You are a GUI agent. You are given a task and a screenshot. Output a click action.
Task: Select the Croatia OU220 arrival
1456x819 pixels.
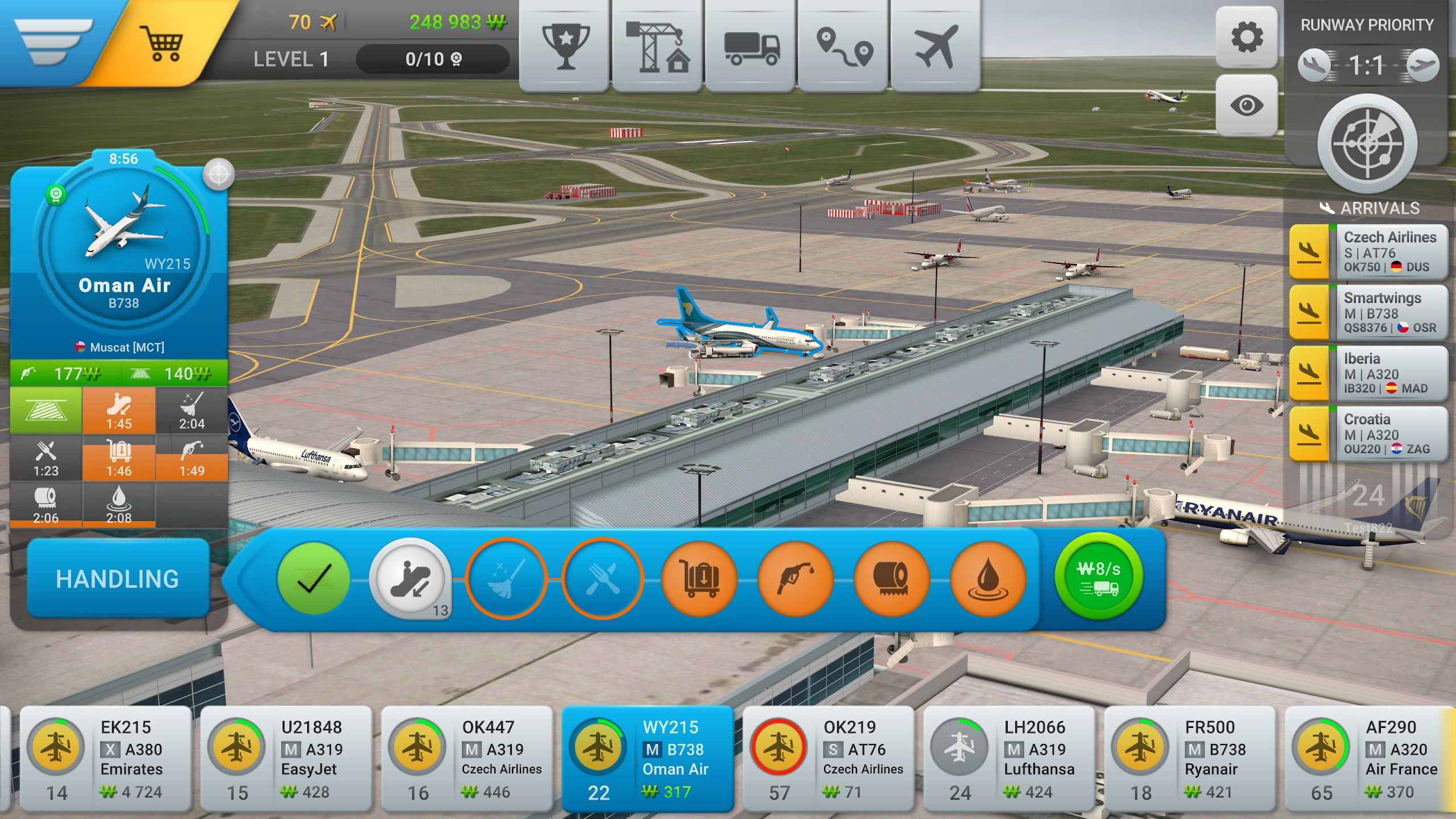[1368, 434]
